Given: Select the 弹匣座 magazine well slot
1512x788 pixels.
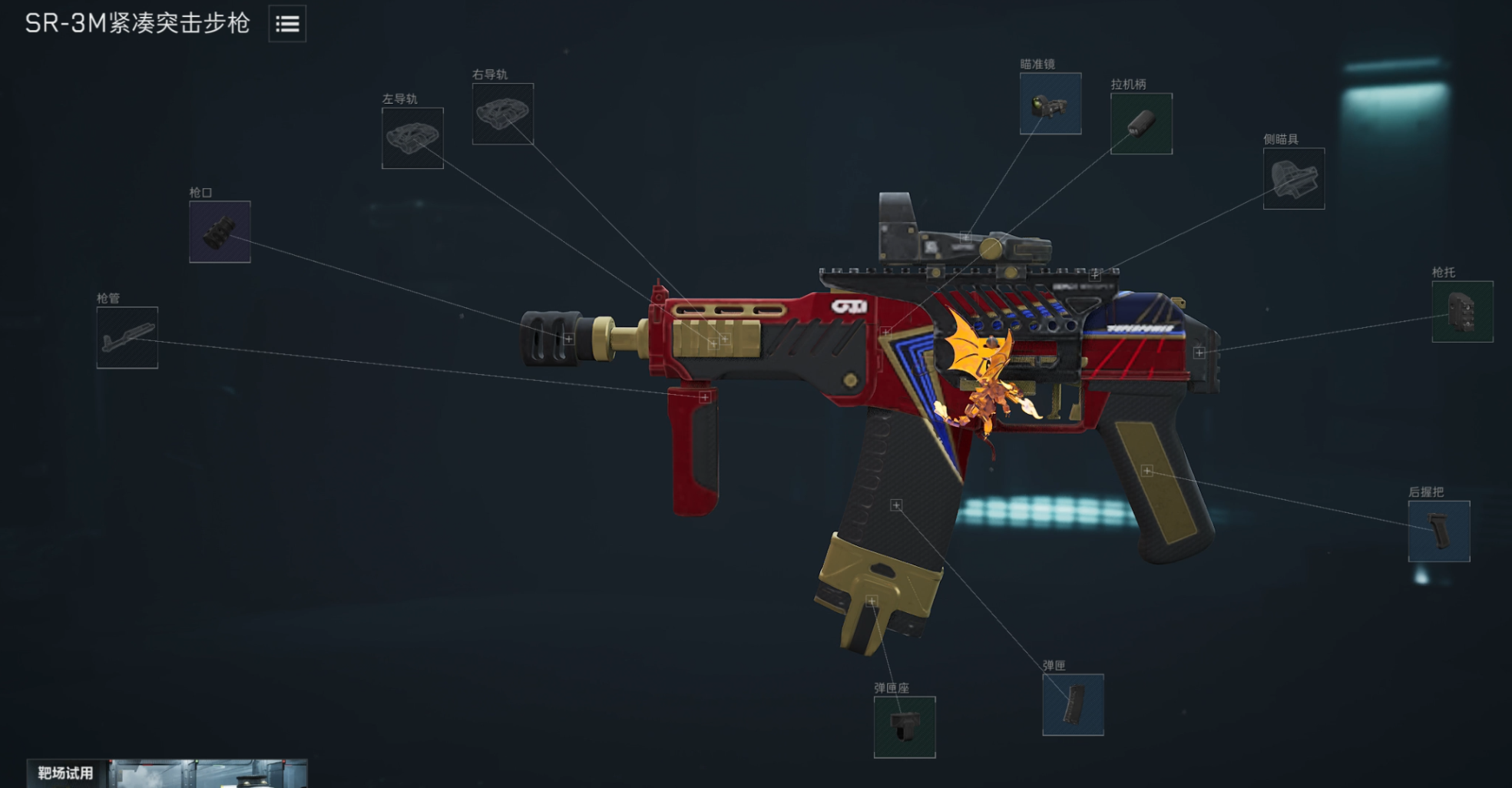Looking at the screenshot, I should (x=905, y=727).
